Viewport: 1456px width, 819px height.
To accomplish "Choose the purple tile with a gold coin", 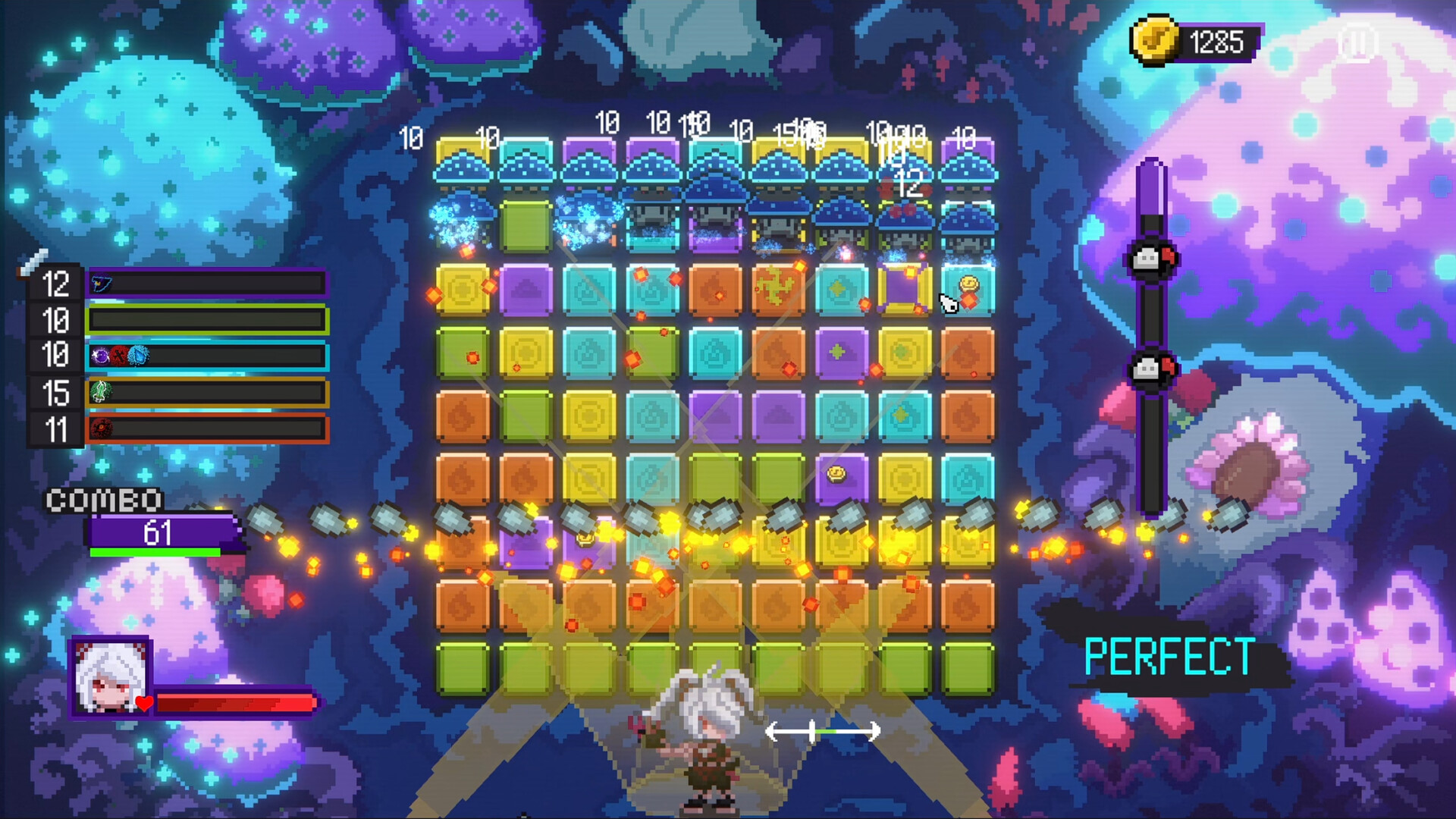I will coord(840,478).
